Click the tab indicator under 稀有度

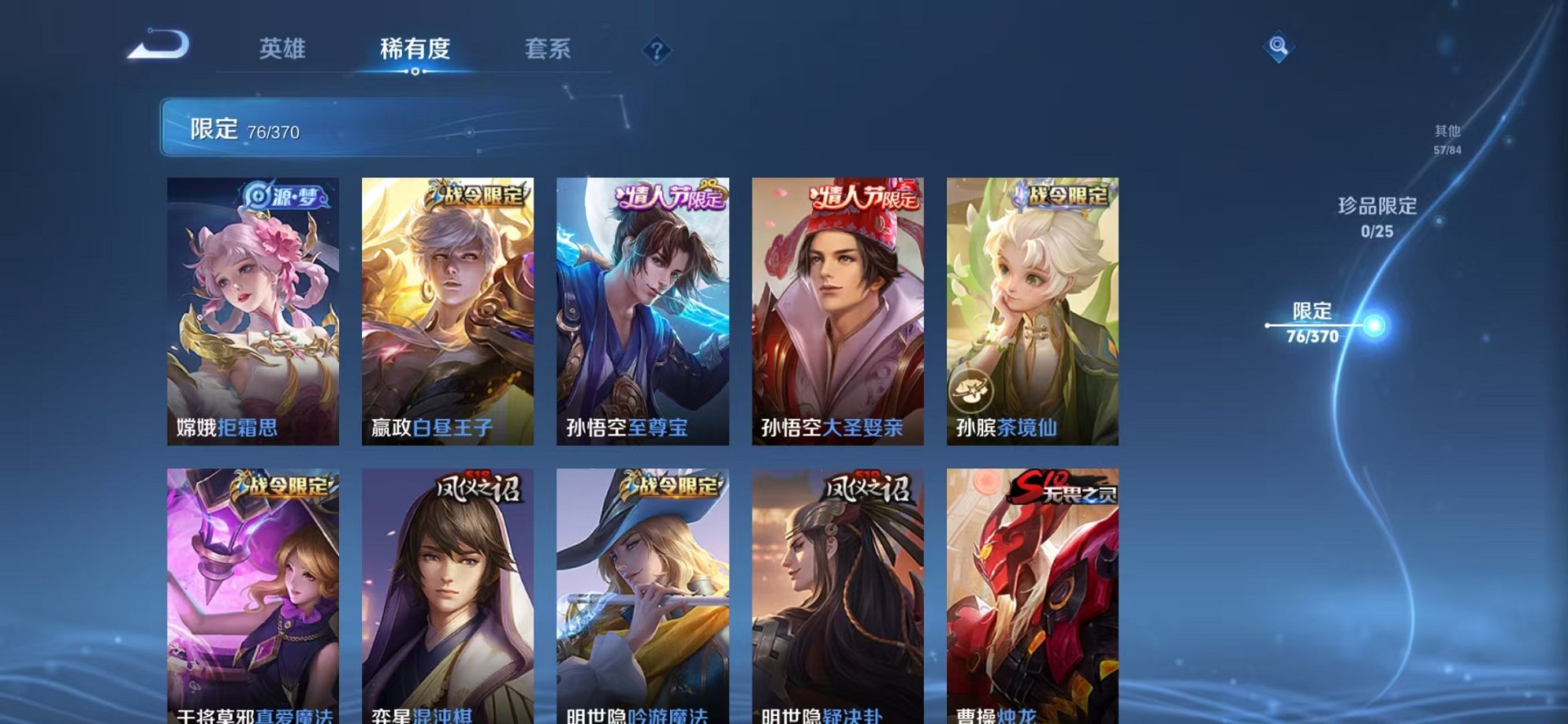pyautogui.click(x=416, y=73)
